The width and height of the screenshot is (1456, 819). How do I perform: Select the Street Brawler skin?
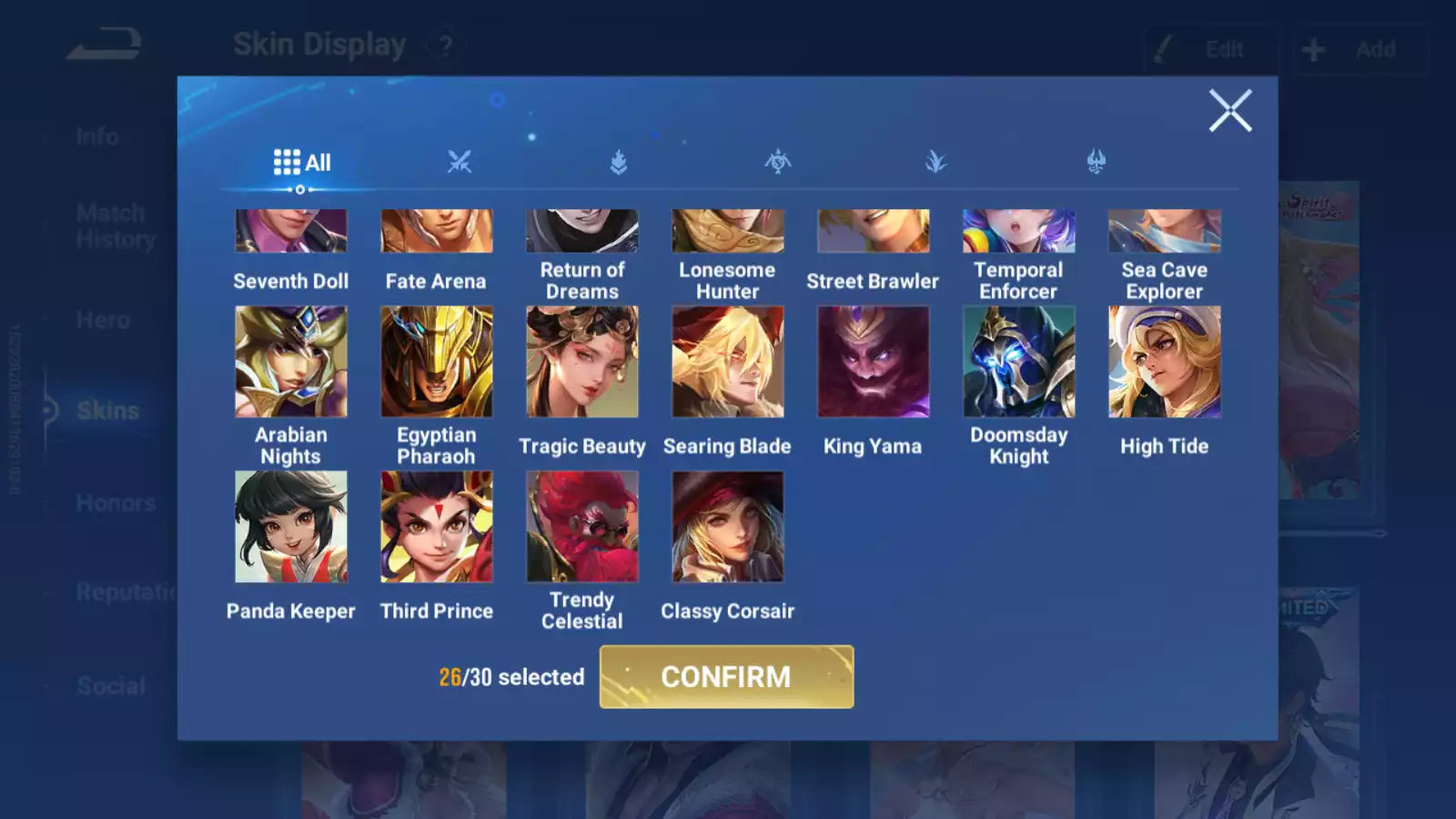(x=874, y=232)
